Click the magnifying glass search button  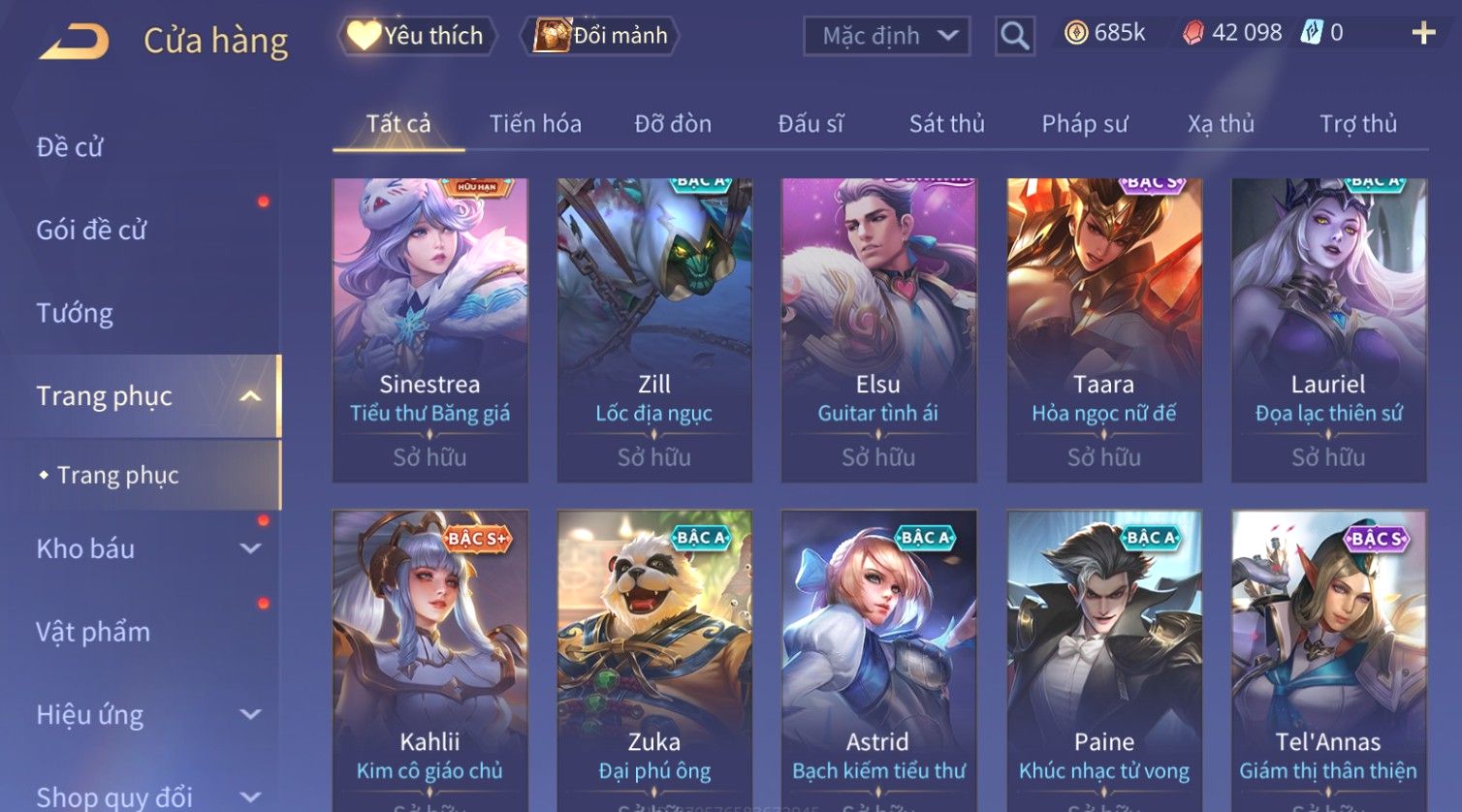click(1014, 36)
